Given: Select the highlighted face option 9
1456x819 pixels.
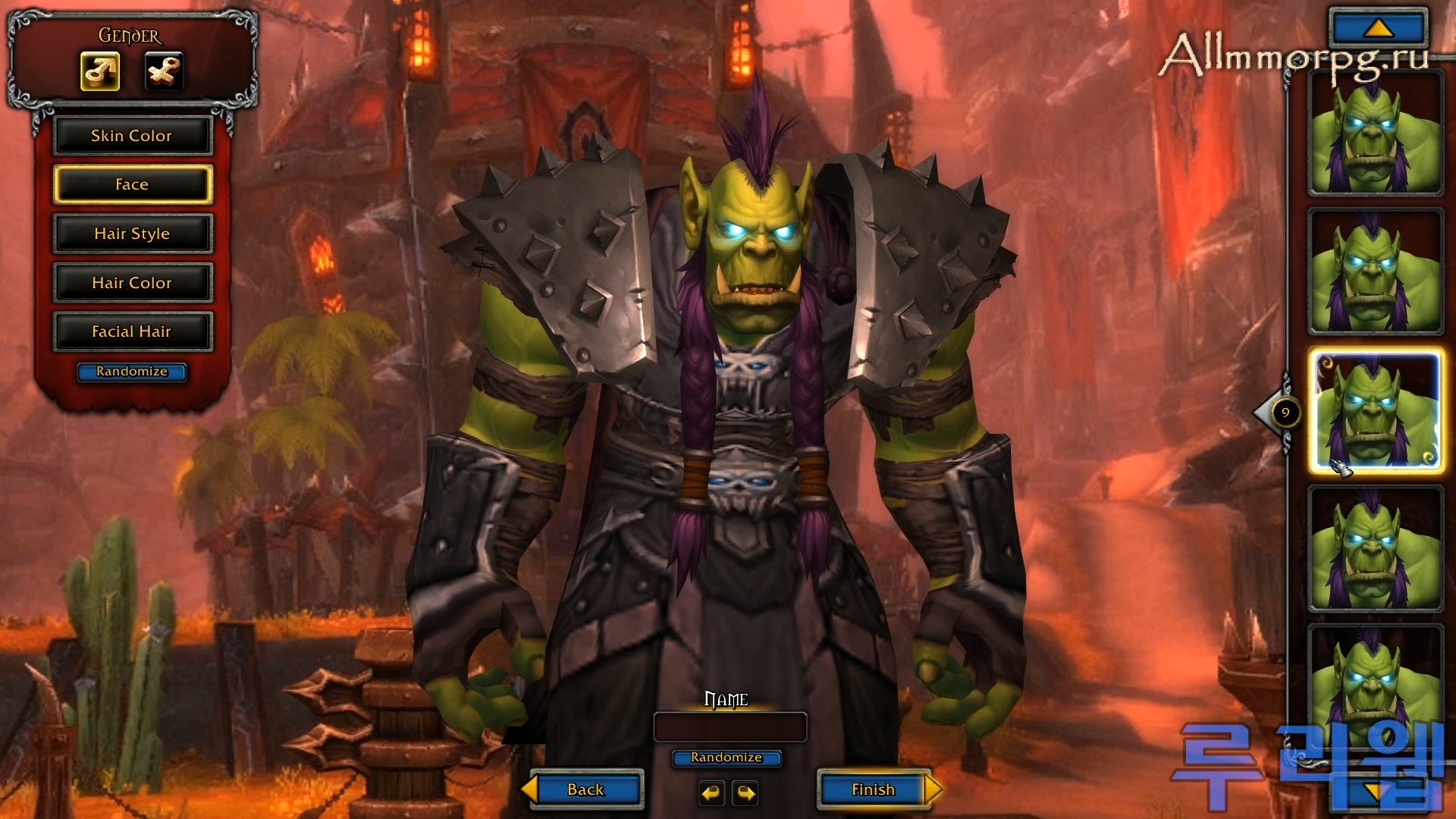Looking at the screenshot, I should [x=1376, y=411].
